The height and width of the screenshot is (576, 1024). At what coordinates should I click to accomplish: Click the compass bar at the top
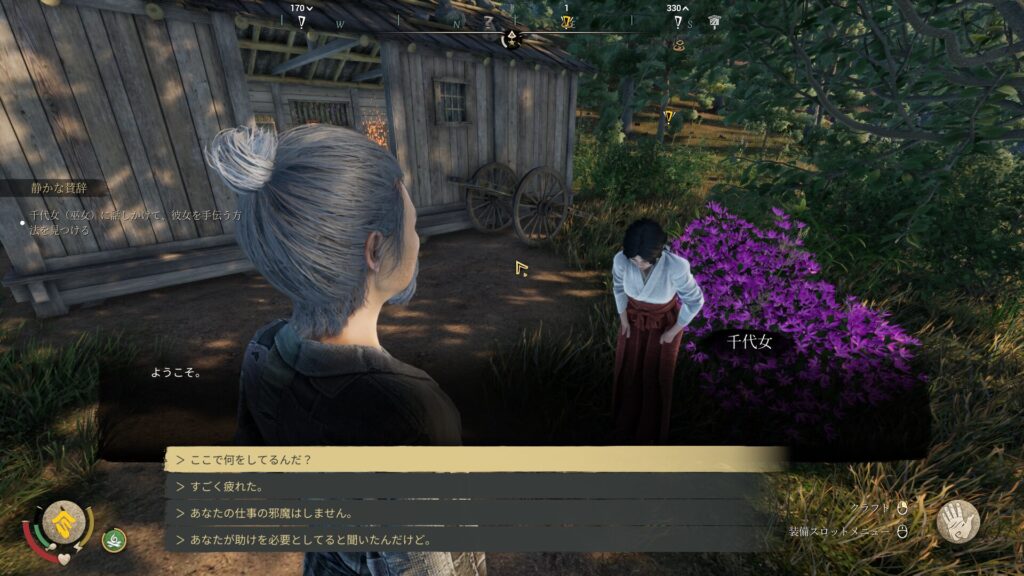tap(510, 23)
